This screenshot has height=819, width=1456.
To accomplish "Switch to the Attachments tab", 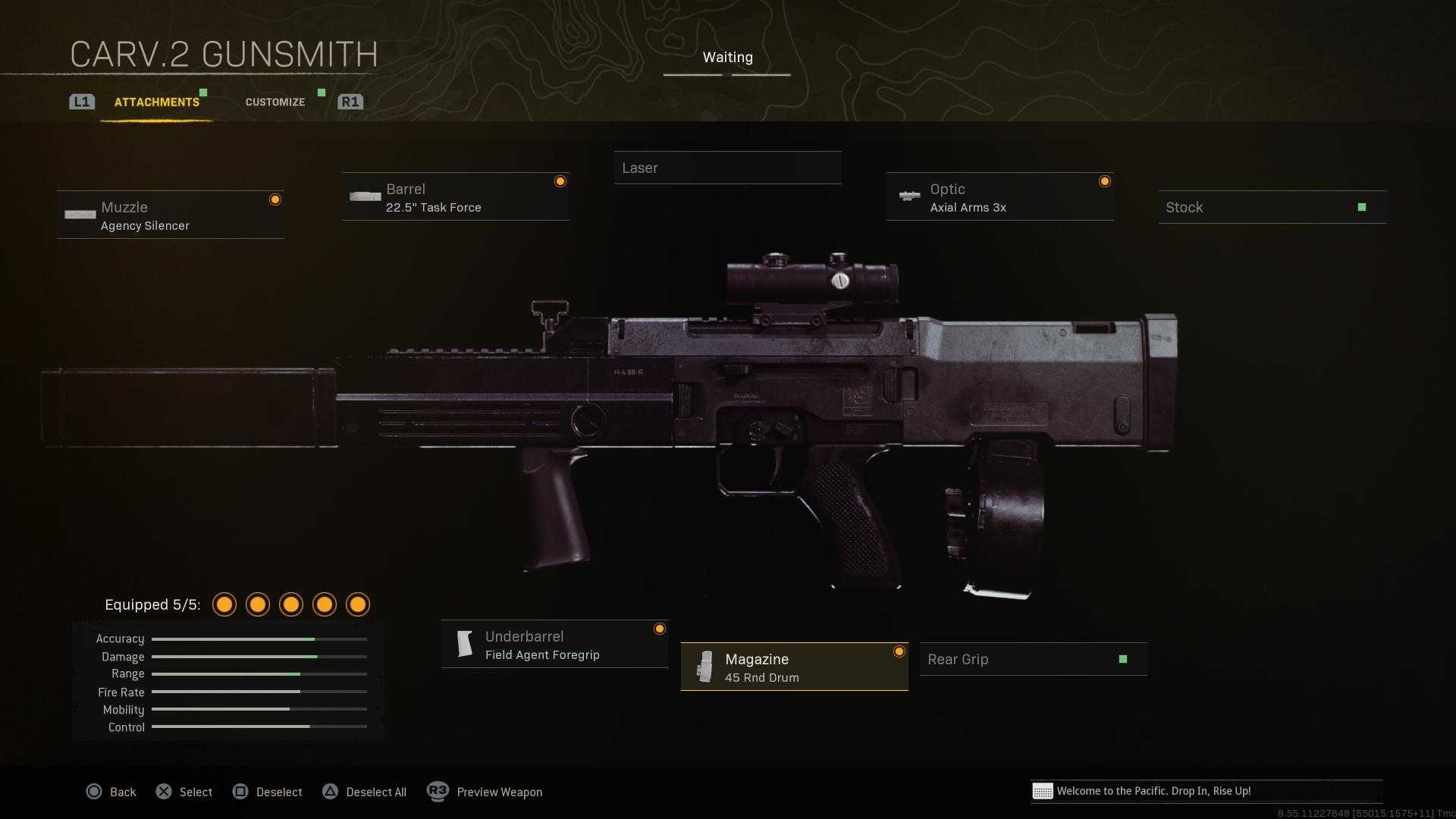I will click(x=156, y=102).
